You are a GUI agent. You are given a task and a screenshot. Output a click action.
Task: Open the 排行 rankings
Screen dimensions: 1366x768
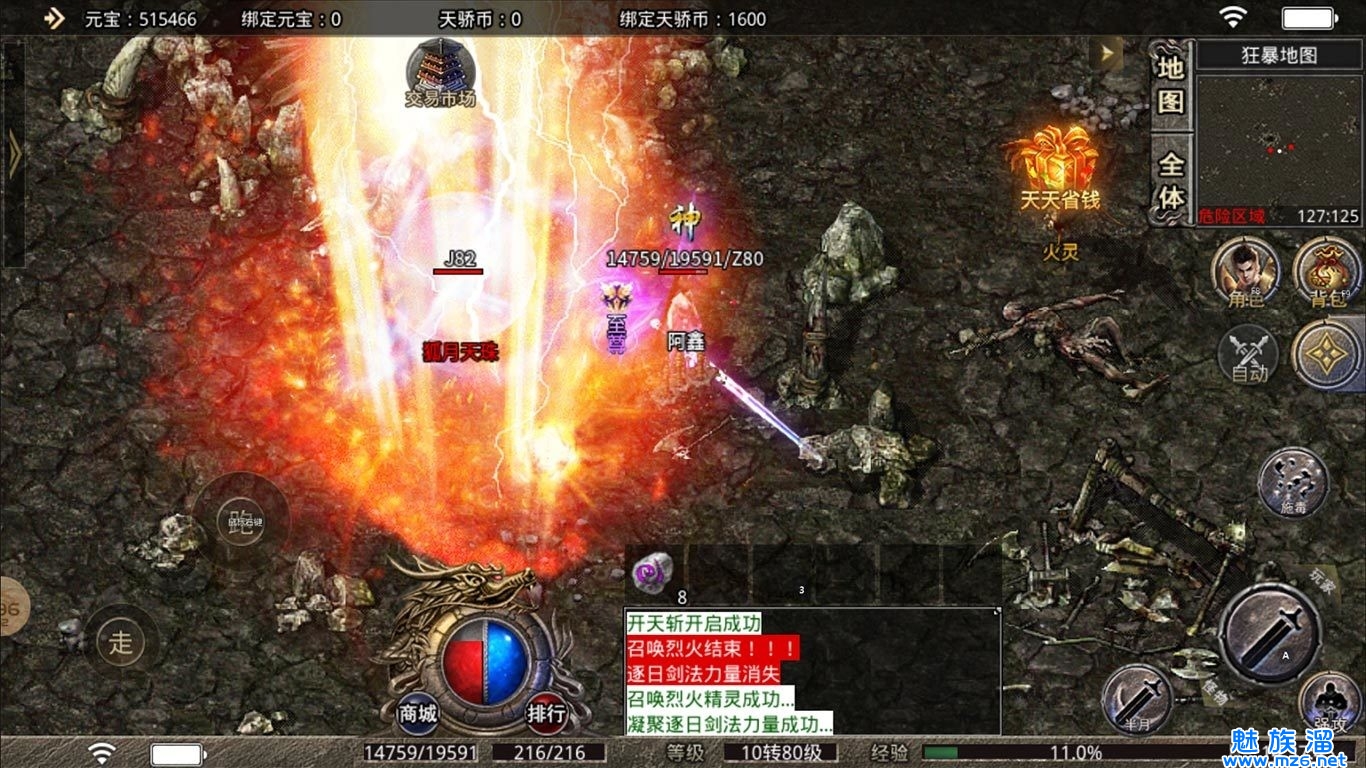click(x=547, y=714)
